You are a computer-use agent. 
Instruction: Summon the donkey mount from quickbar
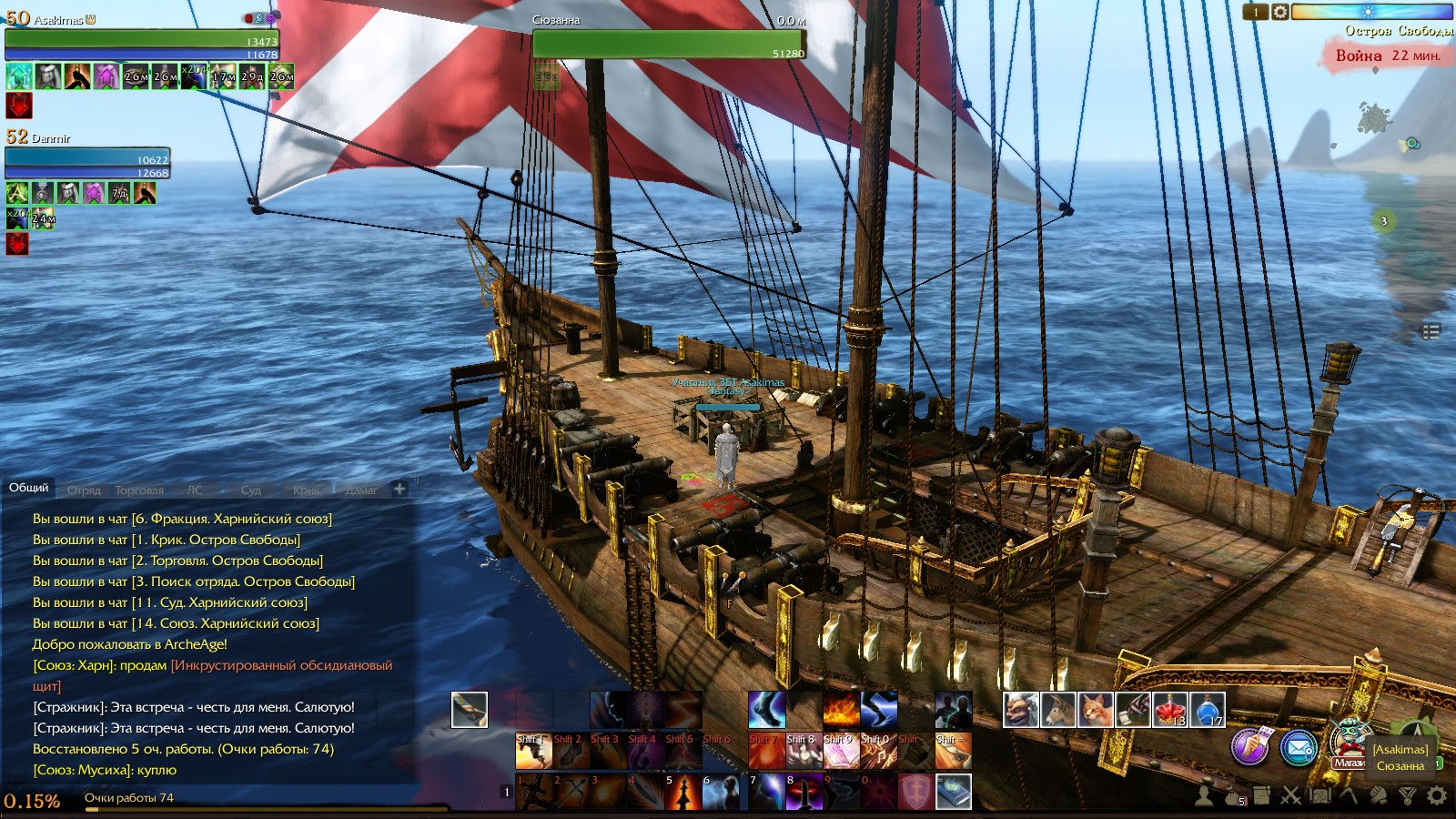(1058, 710)
